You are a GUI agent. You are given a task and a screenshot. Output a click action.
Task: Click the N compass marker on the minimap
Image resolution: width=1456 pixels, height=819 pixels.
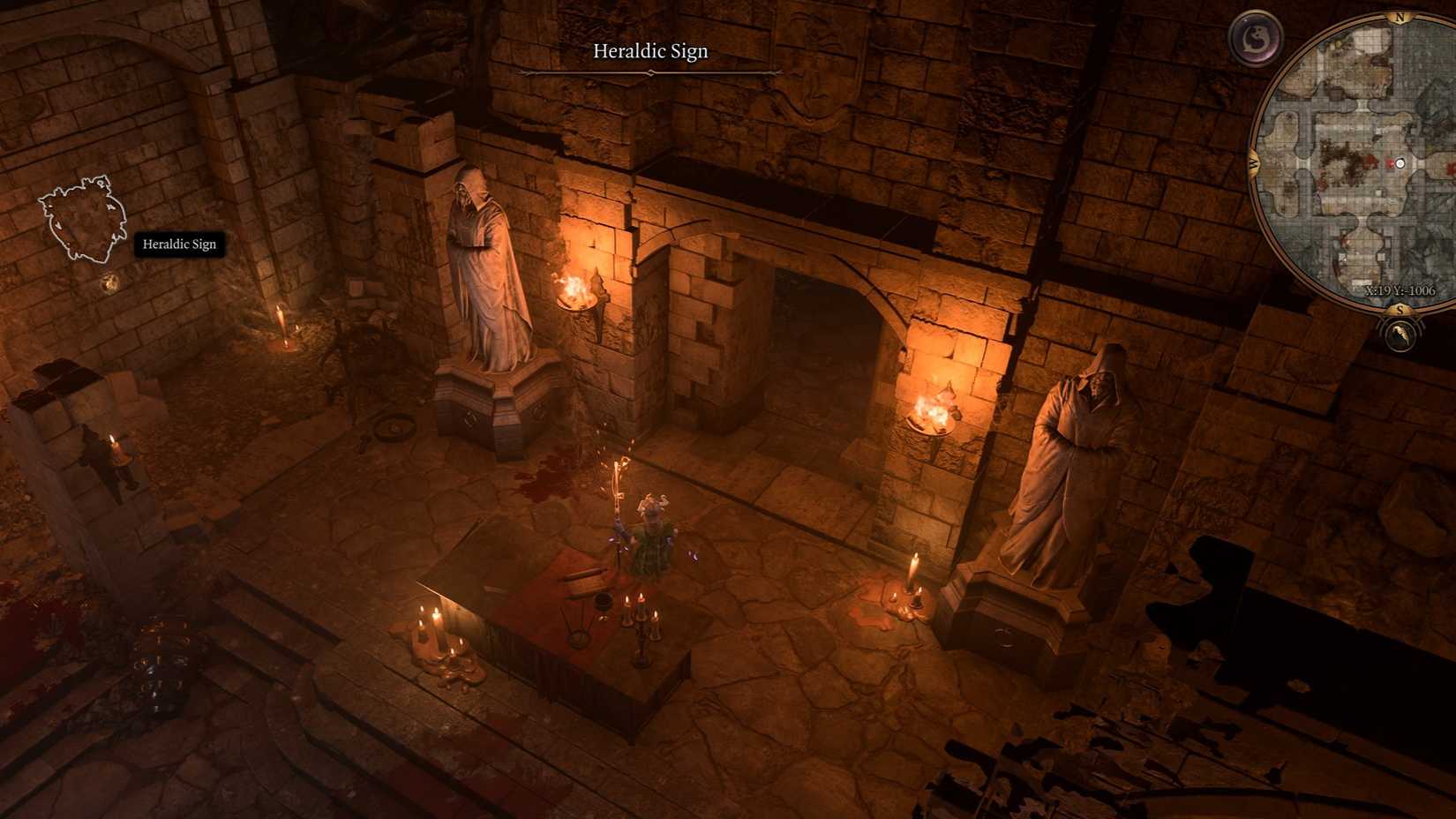(x=1400, y=17)
